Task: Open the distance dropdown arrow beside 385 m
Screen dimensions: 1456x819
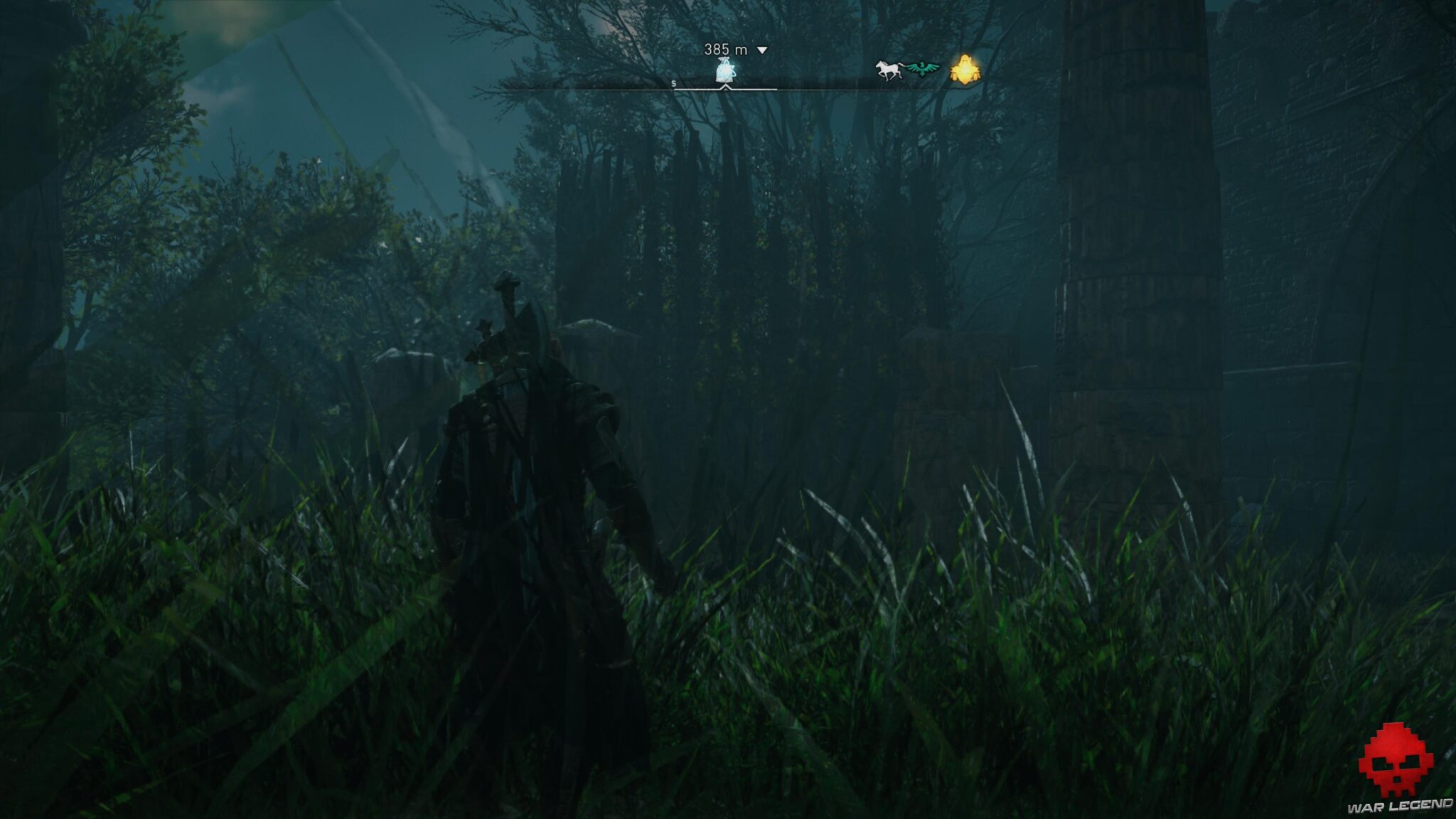Action: [x=761, y=50]
